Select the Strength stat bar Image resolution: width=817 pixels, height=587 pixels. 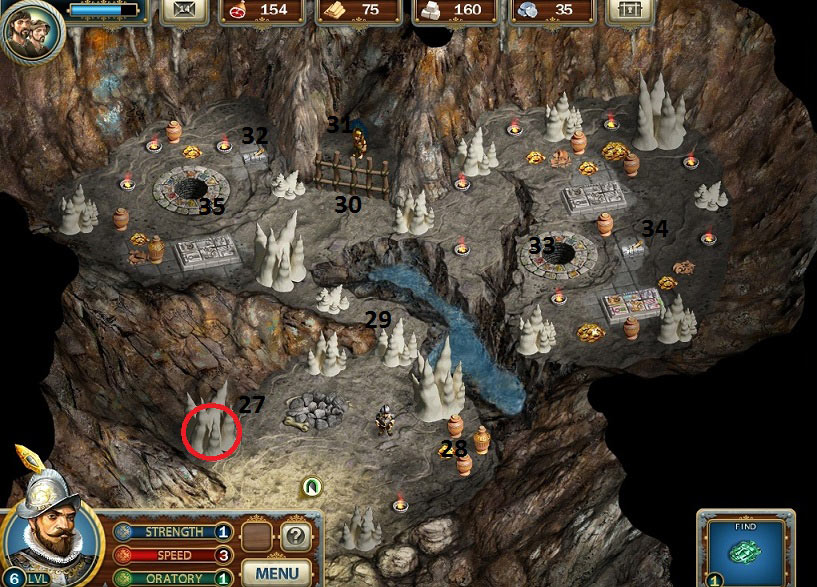click(x=174, y=532)
